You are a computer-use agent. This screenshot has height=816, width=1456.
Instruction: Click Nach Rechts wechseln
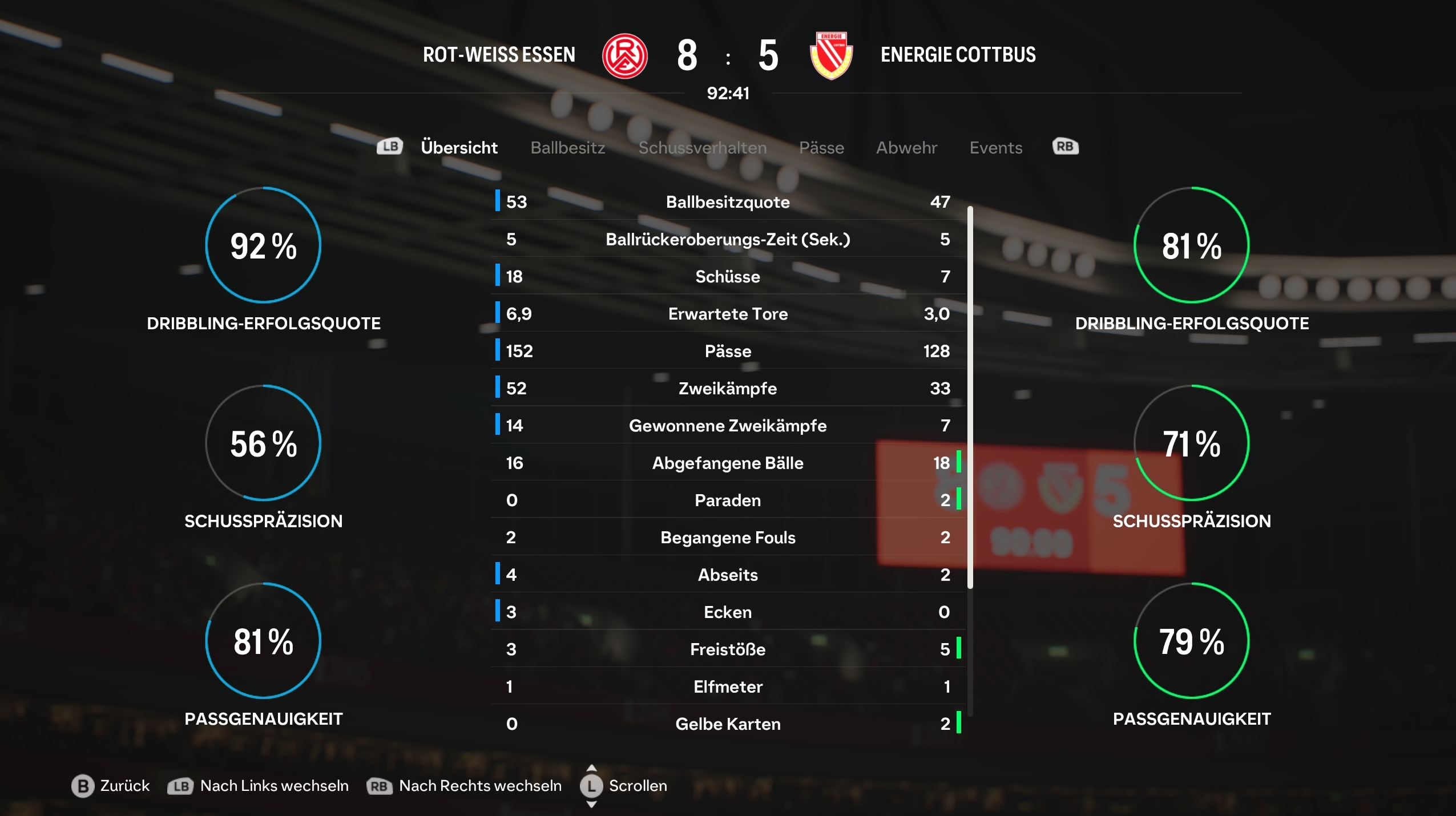click(465, 786)
